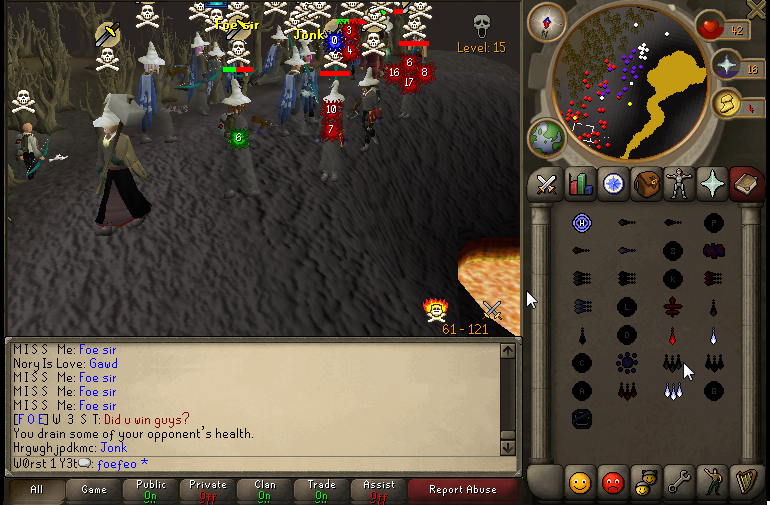Open the wrench options tab
770x505 pixels.
679,483
